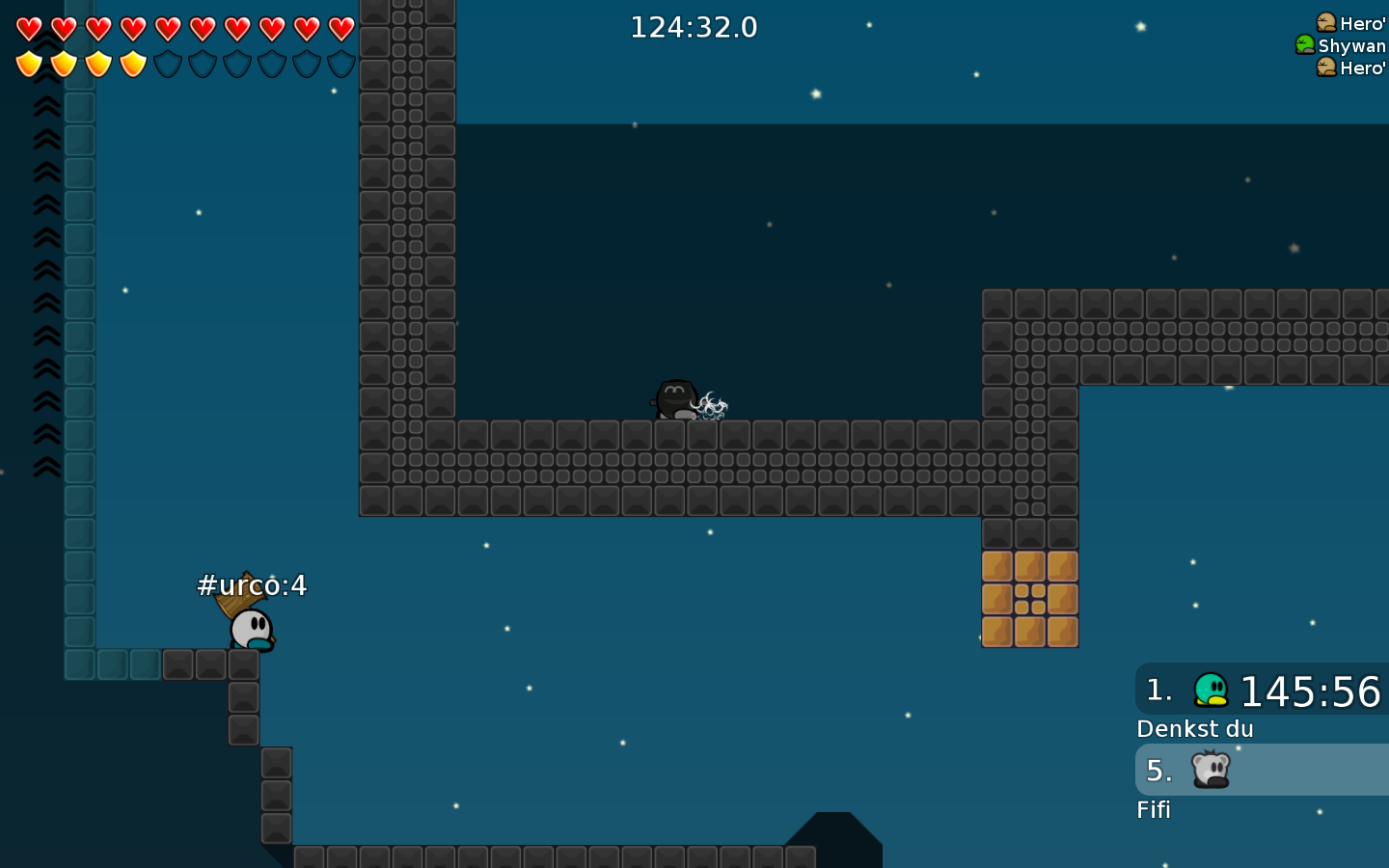
Task: Select the first golden shield icon
Action: [28, 65]
